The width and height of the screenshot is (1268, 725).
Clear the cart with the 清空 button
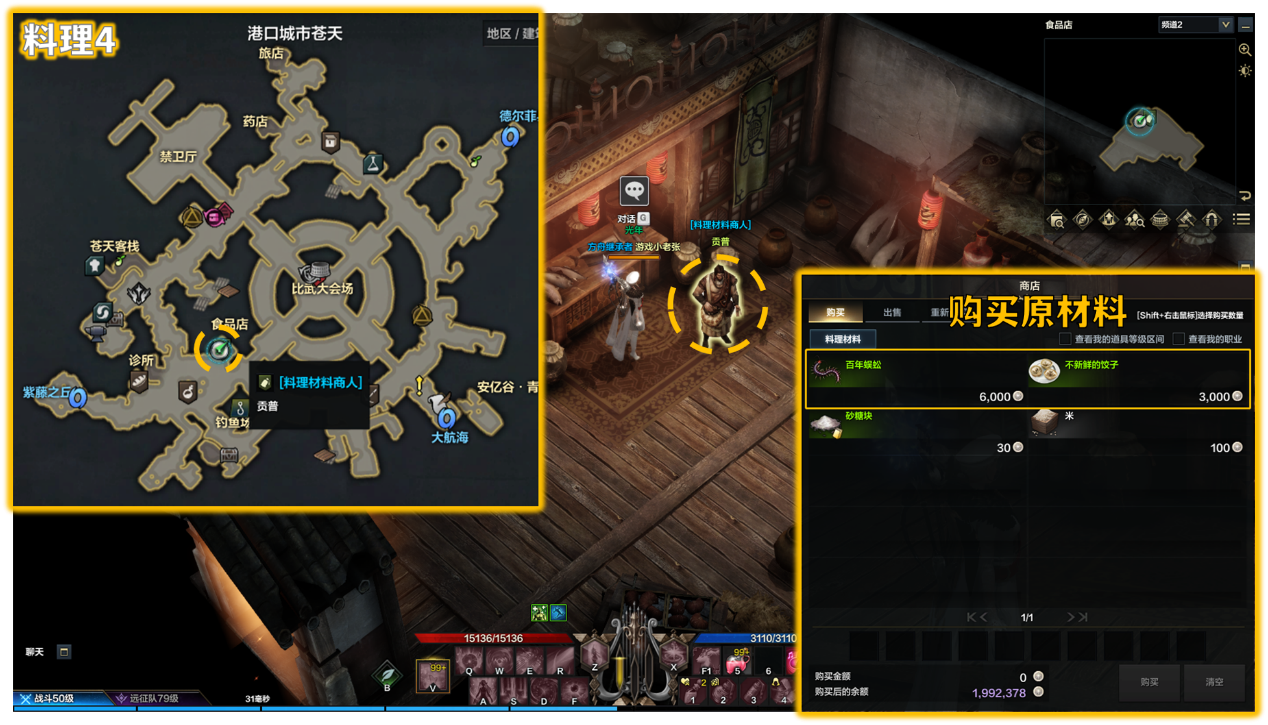(1214, 682)
